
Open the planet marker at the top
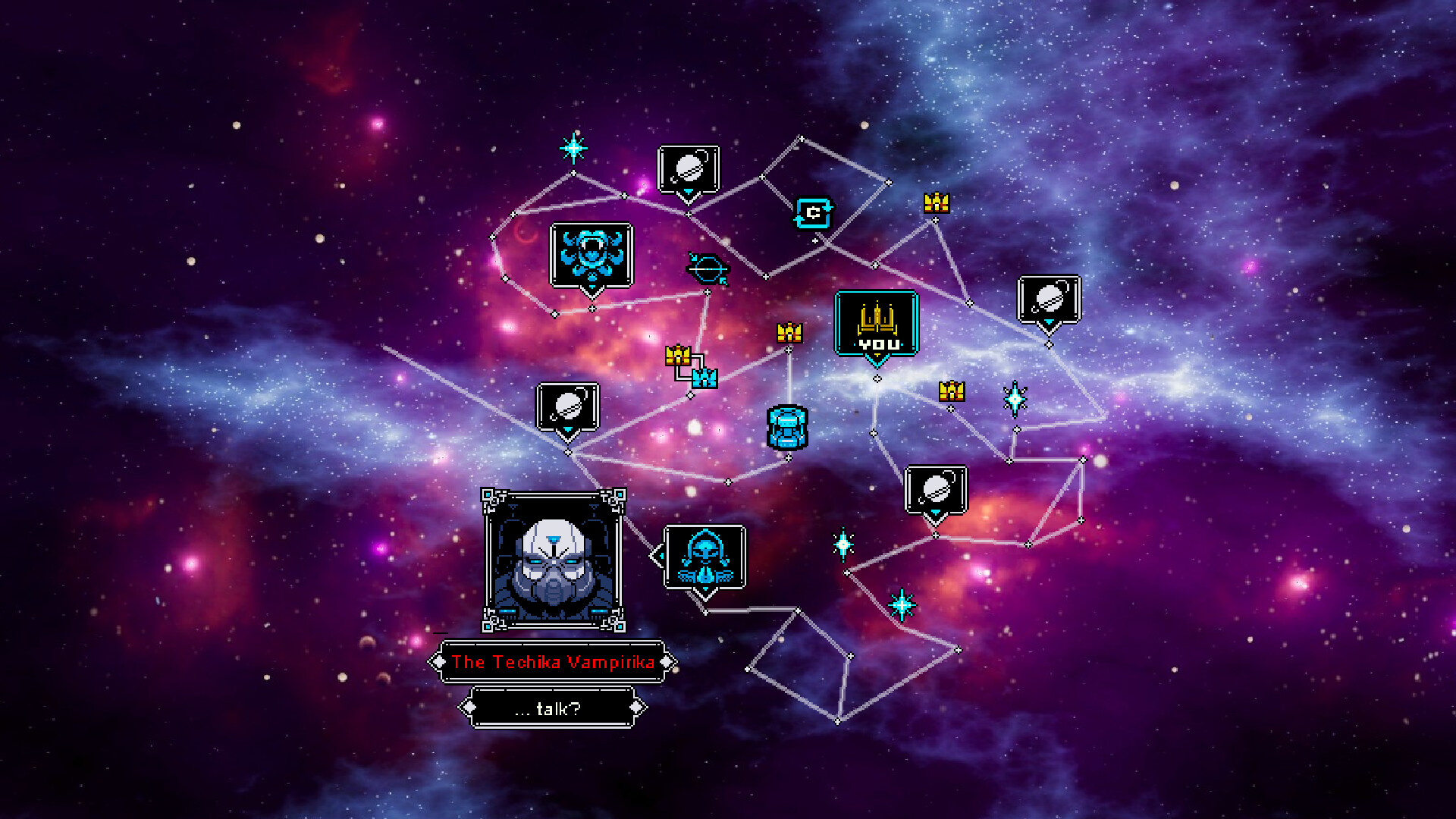click(x=686, y=168)
